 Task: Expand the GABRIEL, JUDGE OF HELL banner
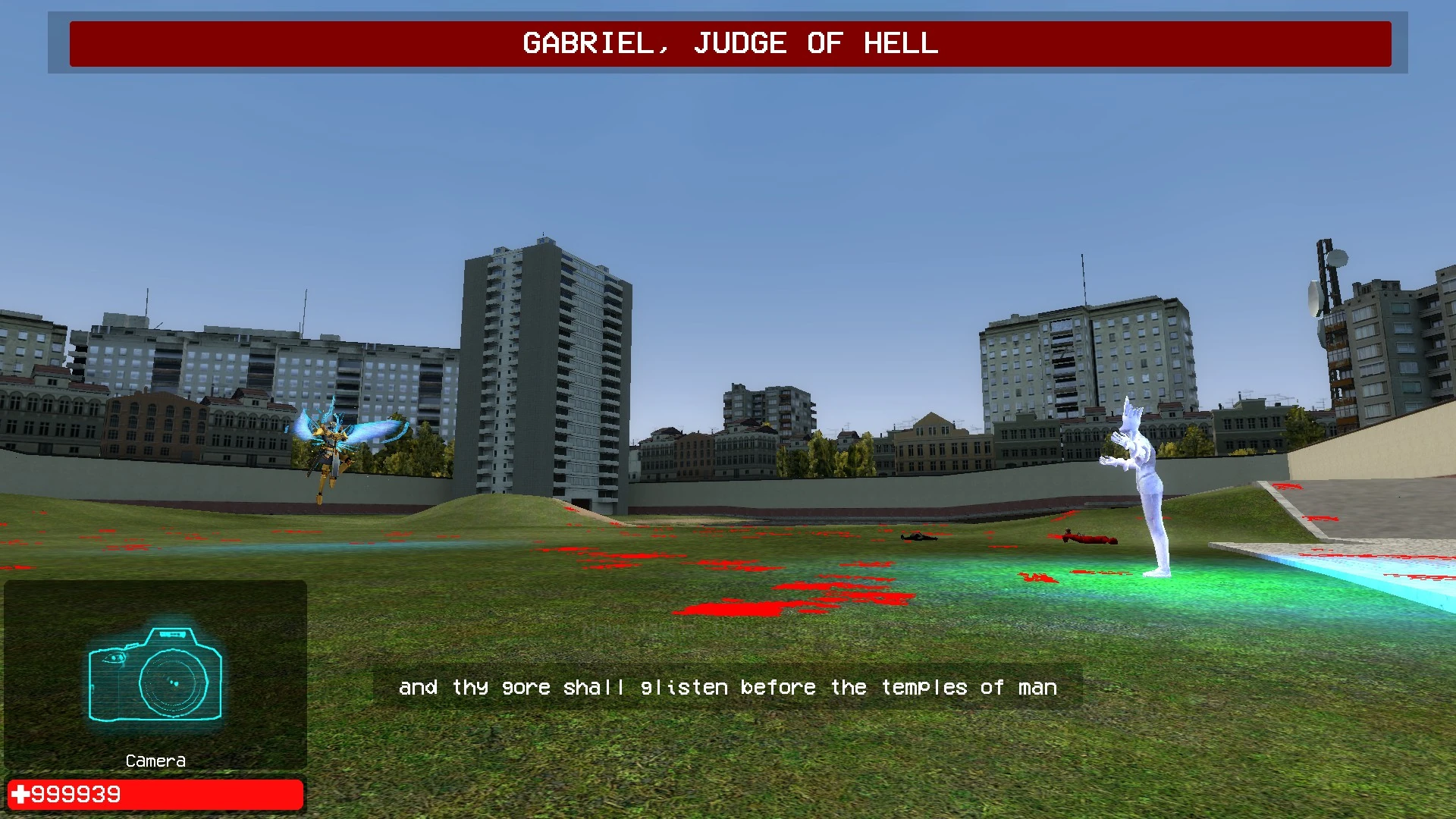(x=728, y=44)
